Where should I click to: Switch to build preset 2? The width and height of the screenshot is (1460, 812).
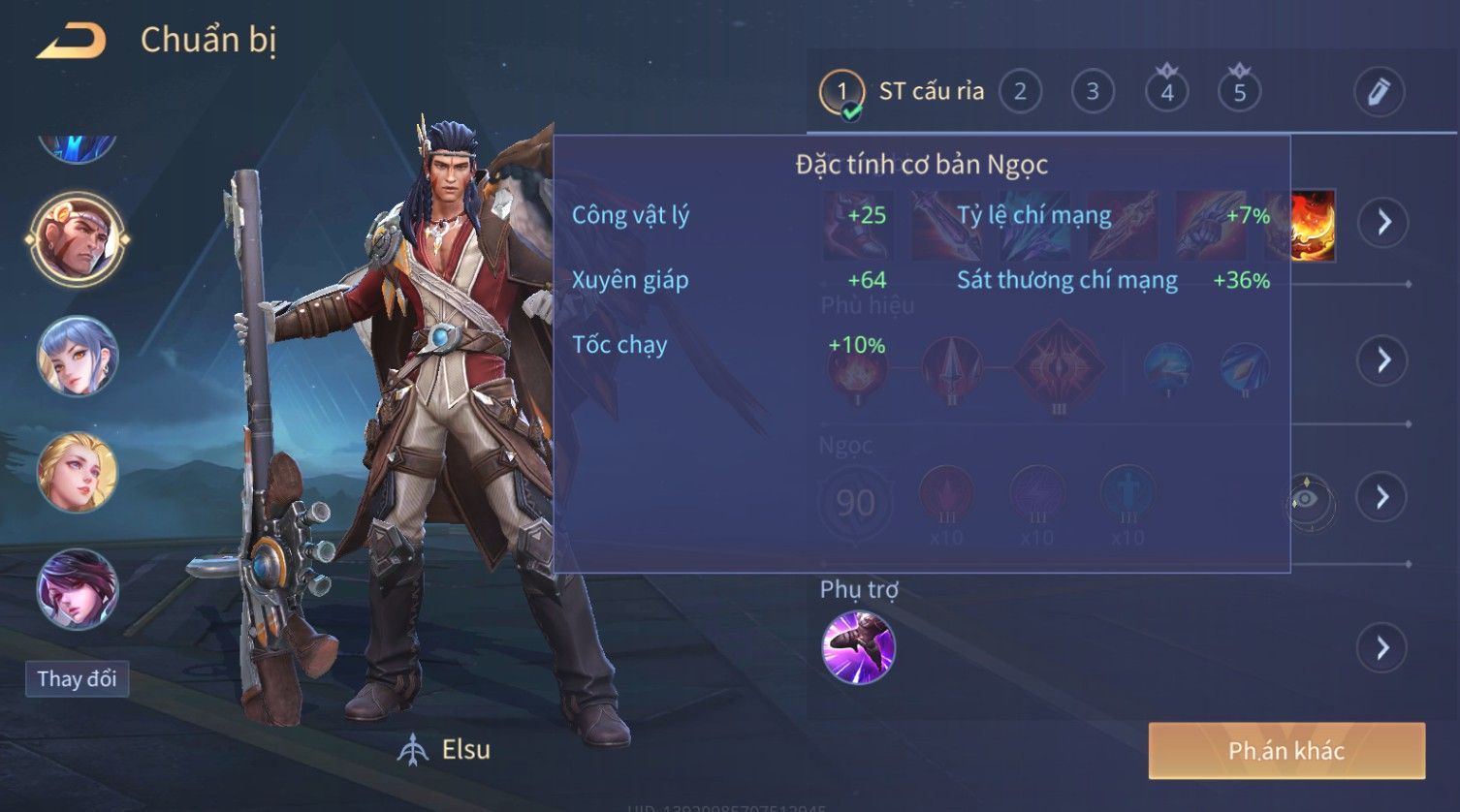click(x=1020, y=92)
